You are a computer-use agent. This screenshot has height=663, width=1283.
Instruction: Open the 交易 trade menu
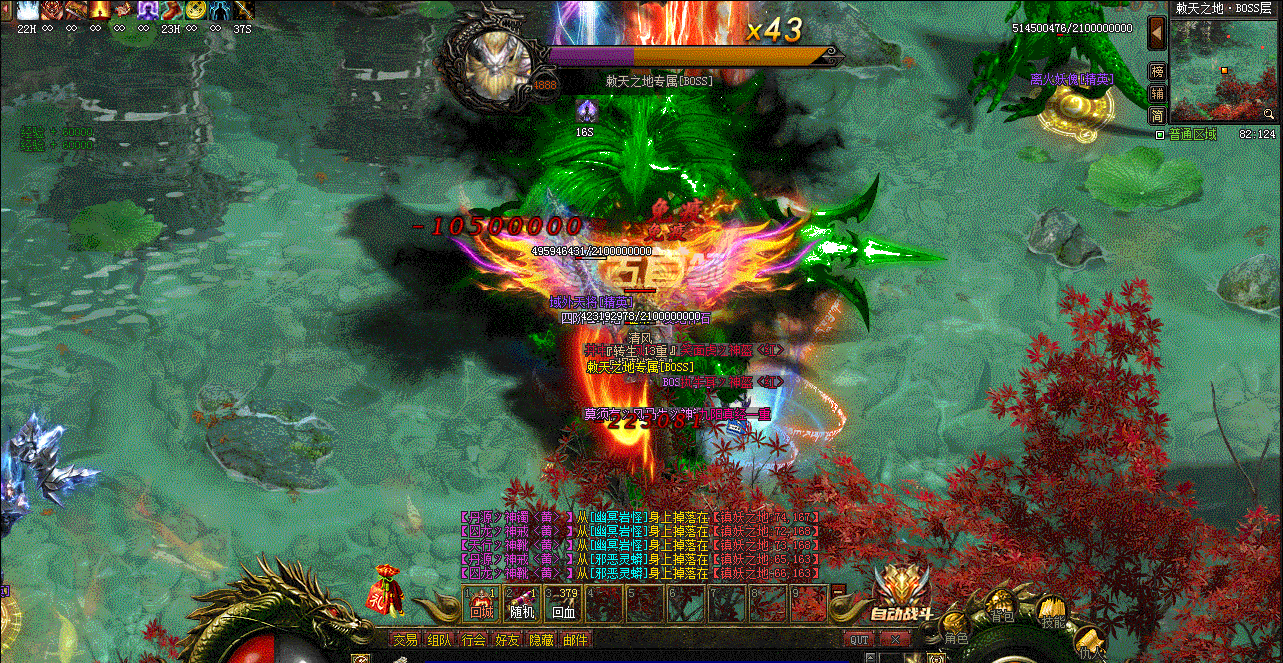[x=405, y=640]
